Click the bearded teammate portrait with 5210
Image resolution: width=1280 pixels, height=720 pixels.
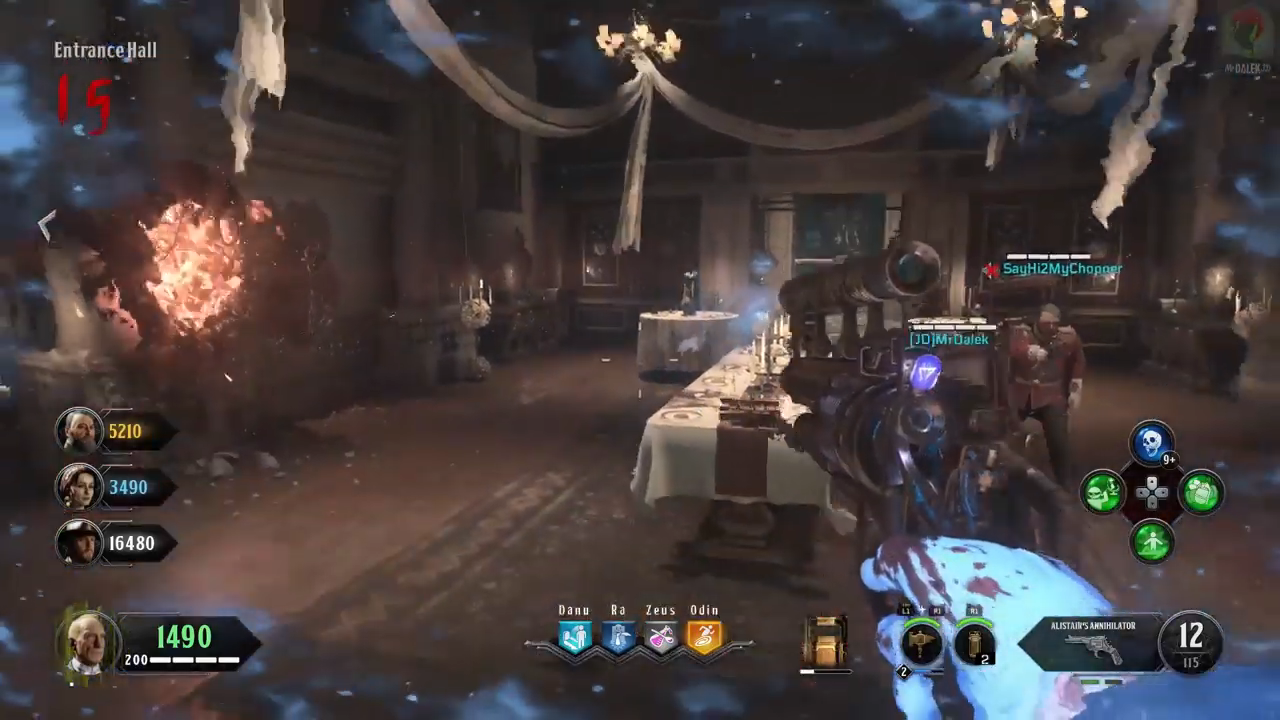tap(78, 431)
